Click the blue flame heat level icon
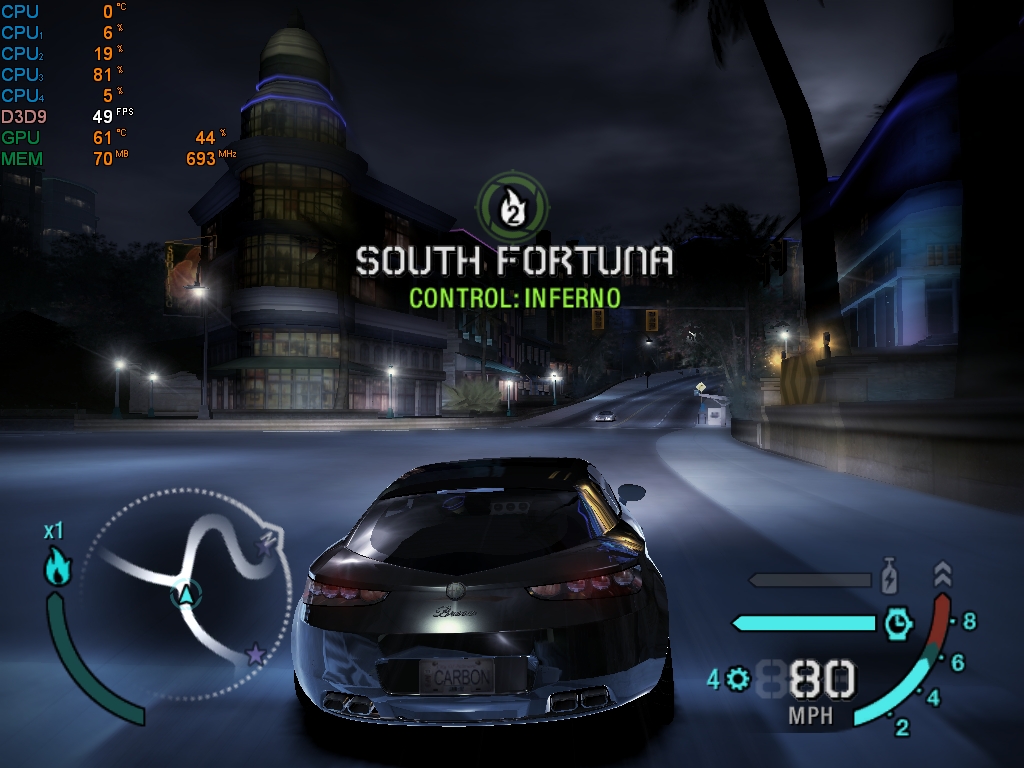The height and width of the screenshot is (768, 1024). (x=57, y=567)
